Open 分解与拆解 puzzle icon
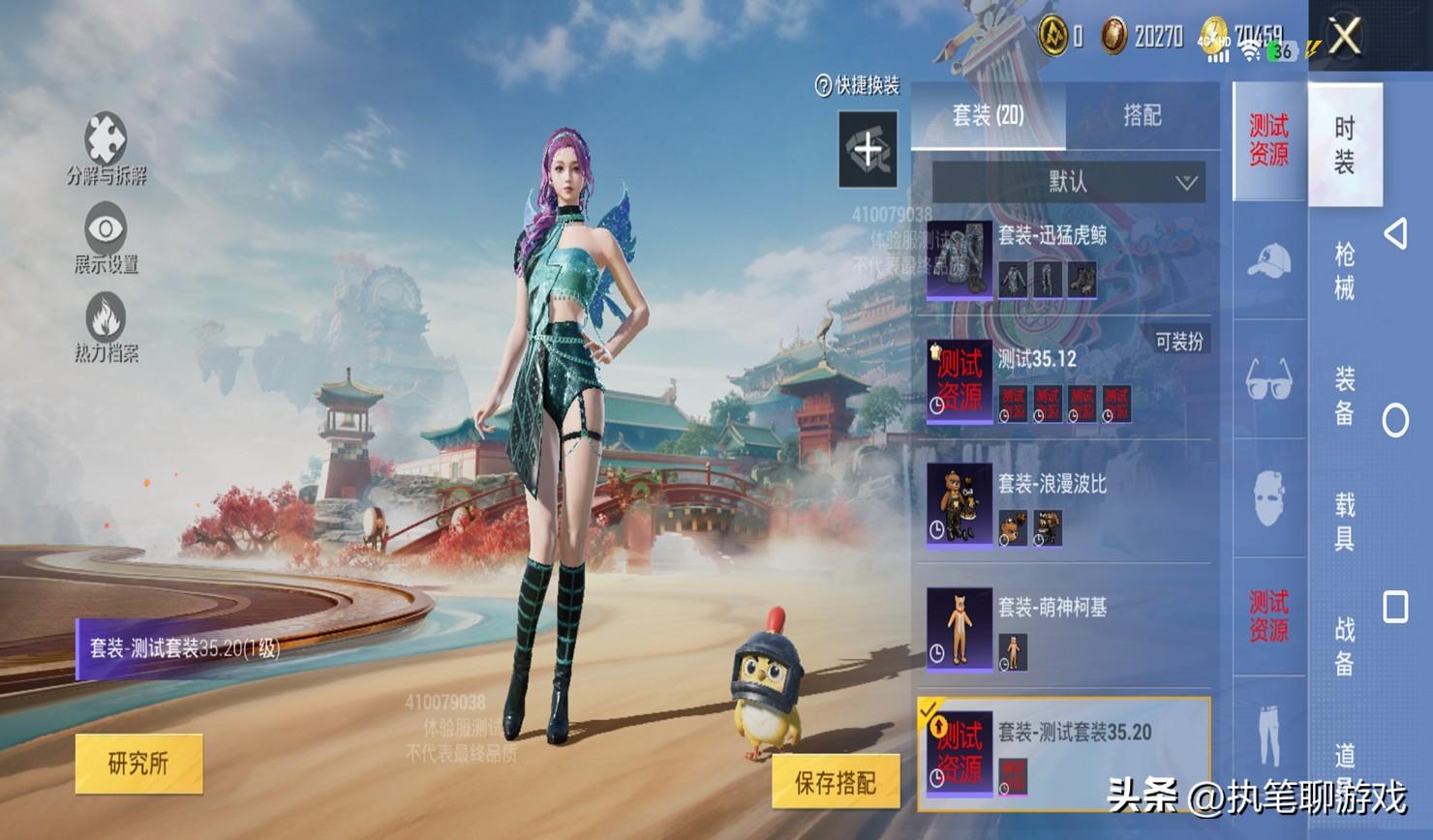Viewport: 1433px width, 840px height. click(x=106, y=140)
